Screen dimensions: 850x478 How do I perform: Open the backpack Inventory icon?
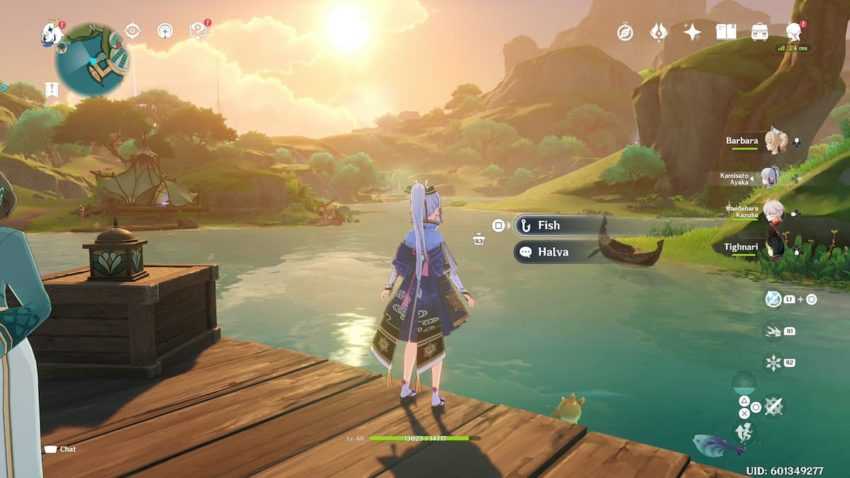(760, 32)
